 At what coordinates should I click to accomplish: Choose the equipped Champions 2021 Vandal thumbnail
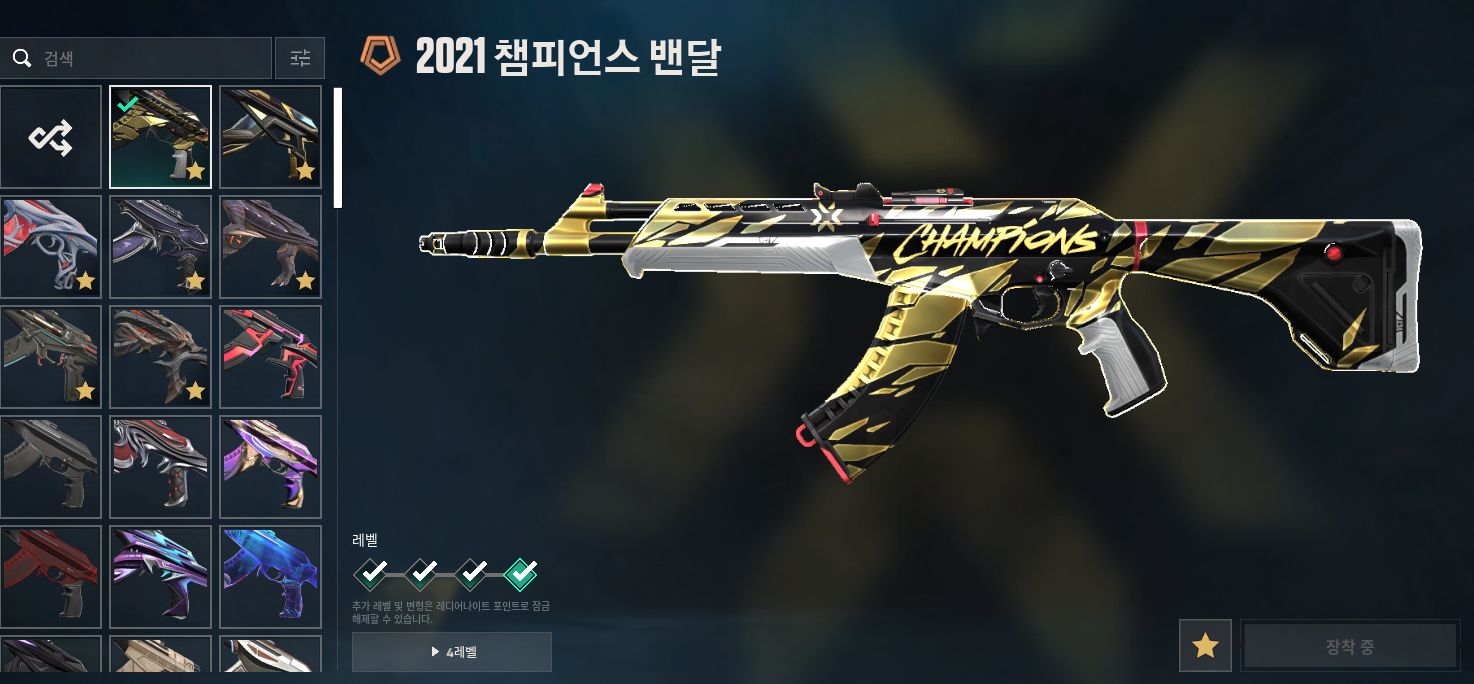[160, 137]
